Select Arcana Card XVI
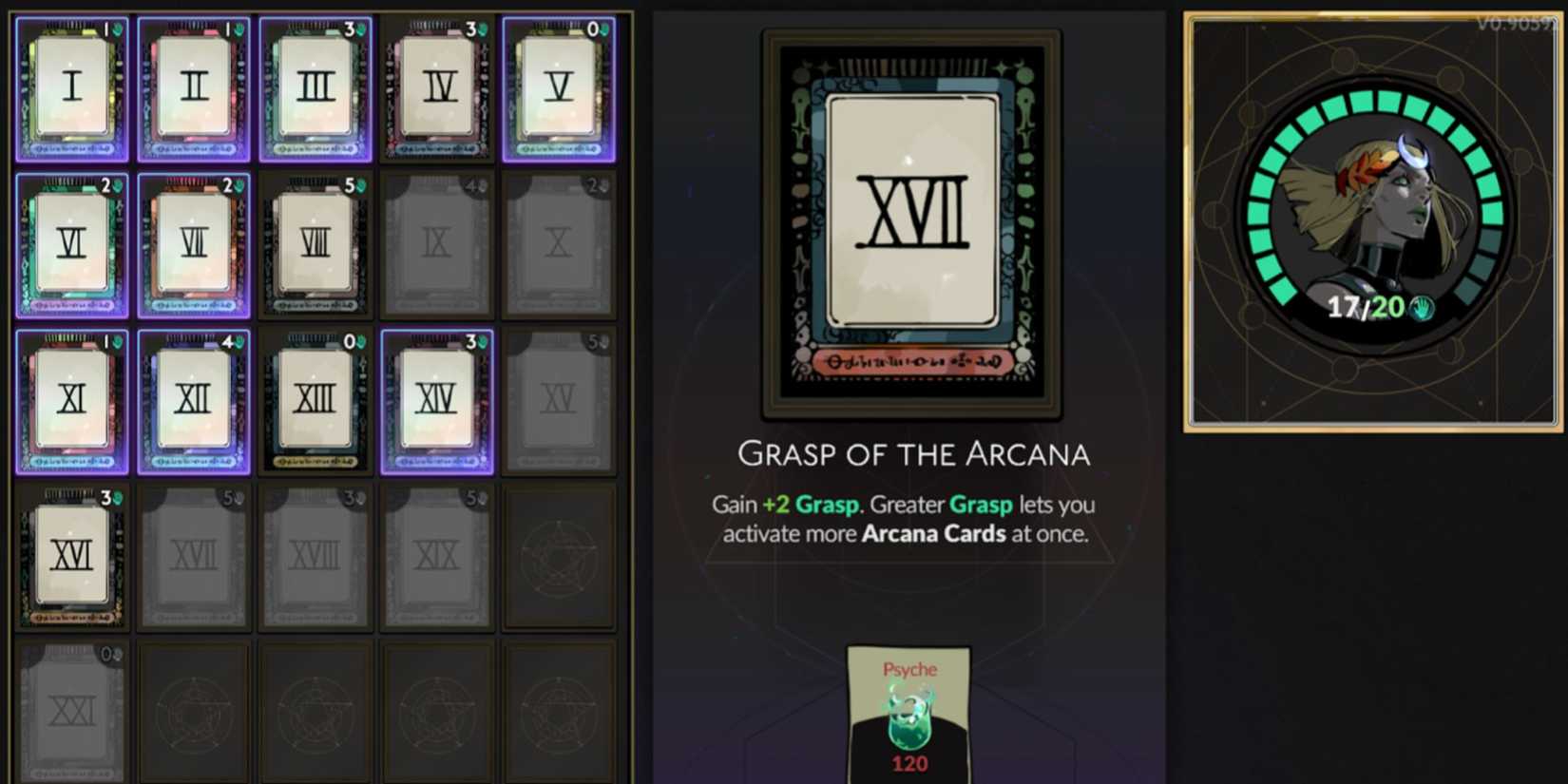The width and height of the screenshot is (1568, 784). (71, 556)
